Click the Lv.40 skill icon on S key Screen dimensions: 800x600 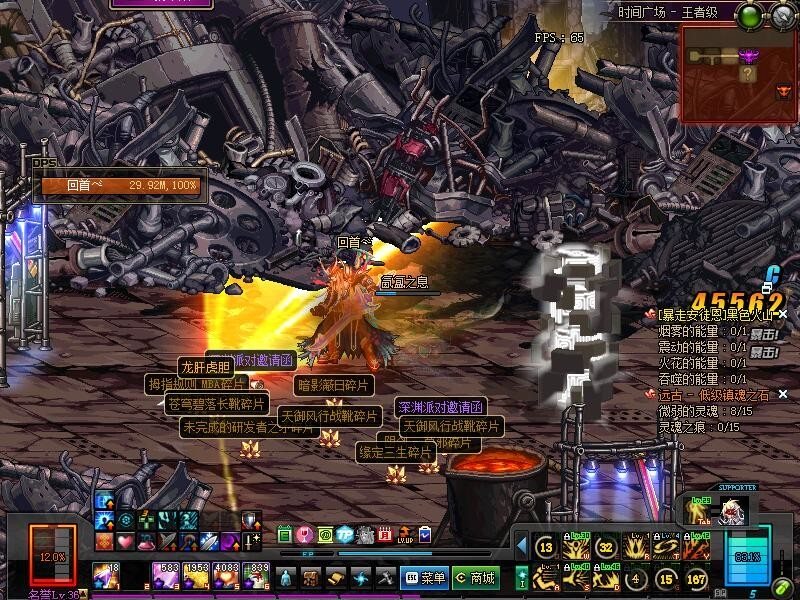[576, 578]
